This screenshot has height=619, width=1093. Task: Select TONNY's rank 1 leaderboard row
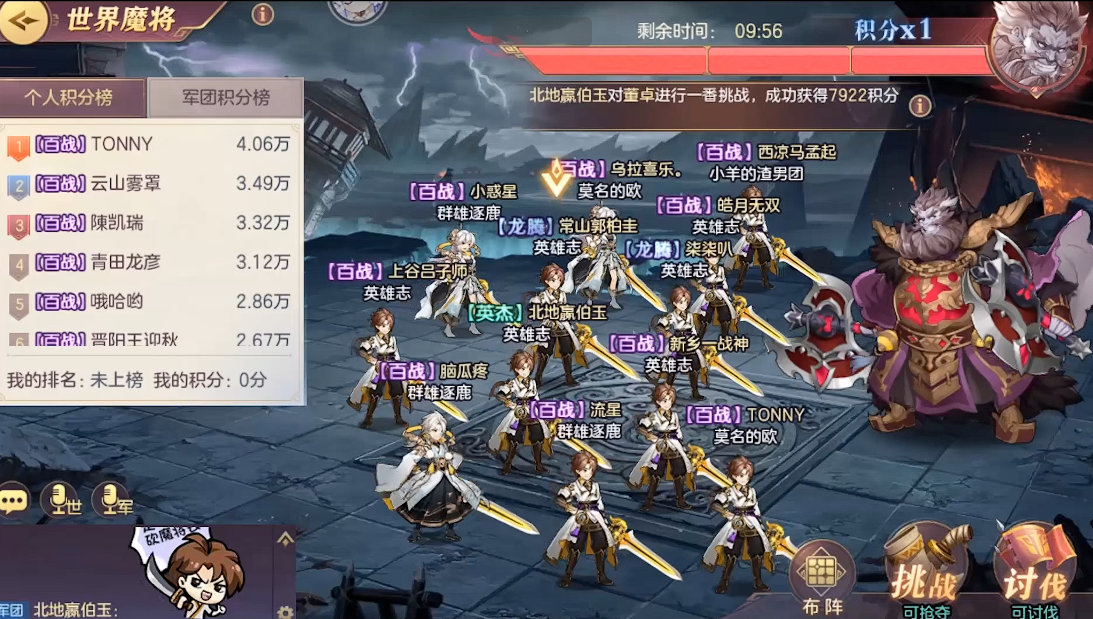click(150, 145)
